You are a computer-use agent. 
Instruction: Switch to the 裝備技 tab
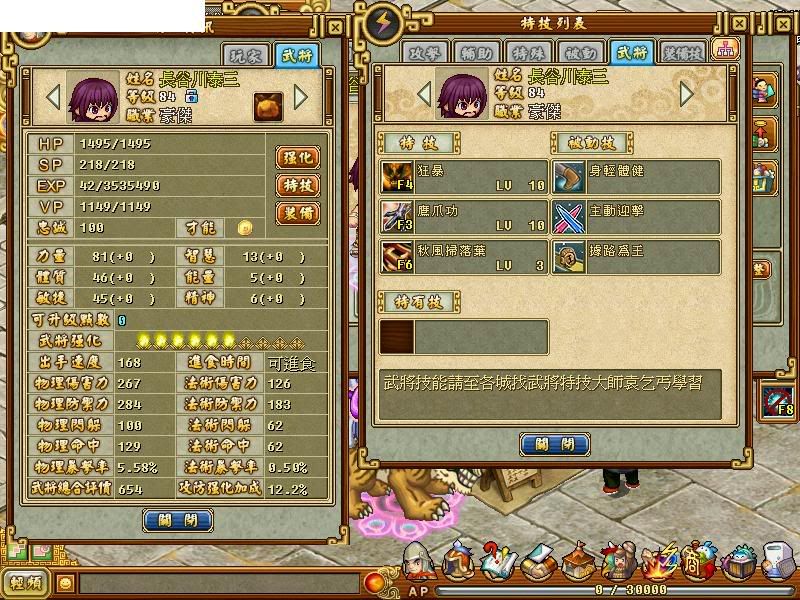coord(683,53)
